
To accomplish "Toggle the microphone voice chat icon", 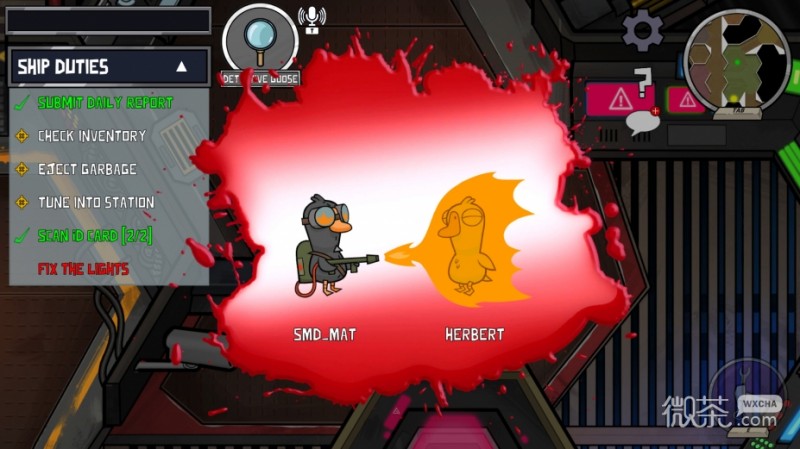I will 312,19.
